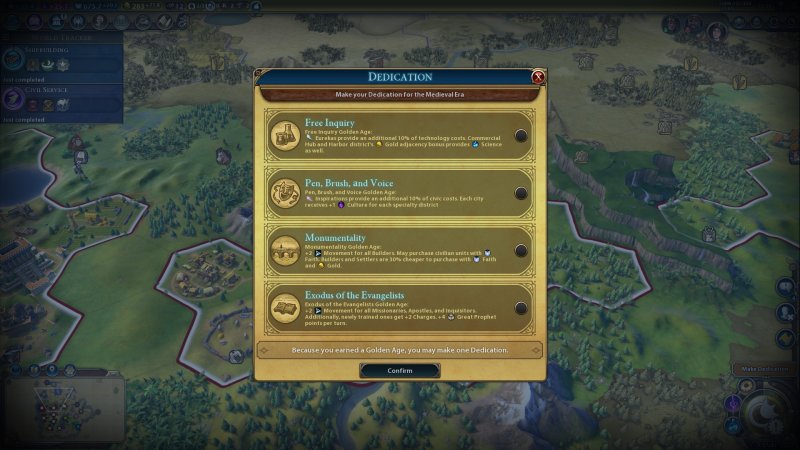Select the Pen, Brush, and Voice dedication
Viewport: 800px width, 450px height.
521,193
